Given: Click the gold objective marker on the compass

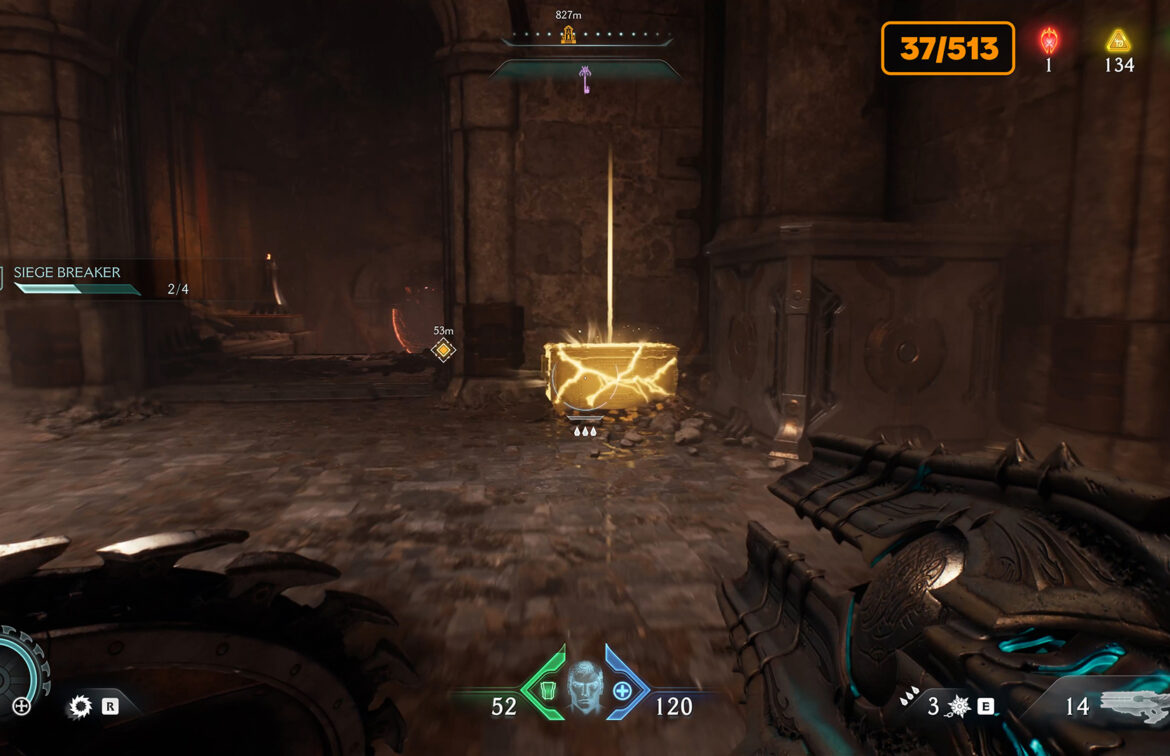Looking at the screenshot, I should 568,35.
